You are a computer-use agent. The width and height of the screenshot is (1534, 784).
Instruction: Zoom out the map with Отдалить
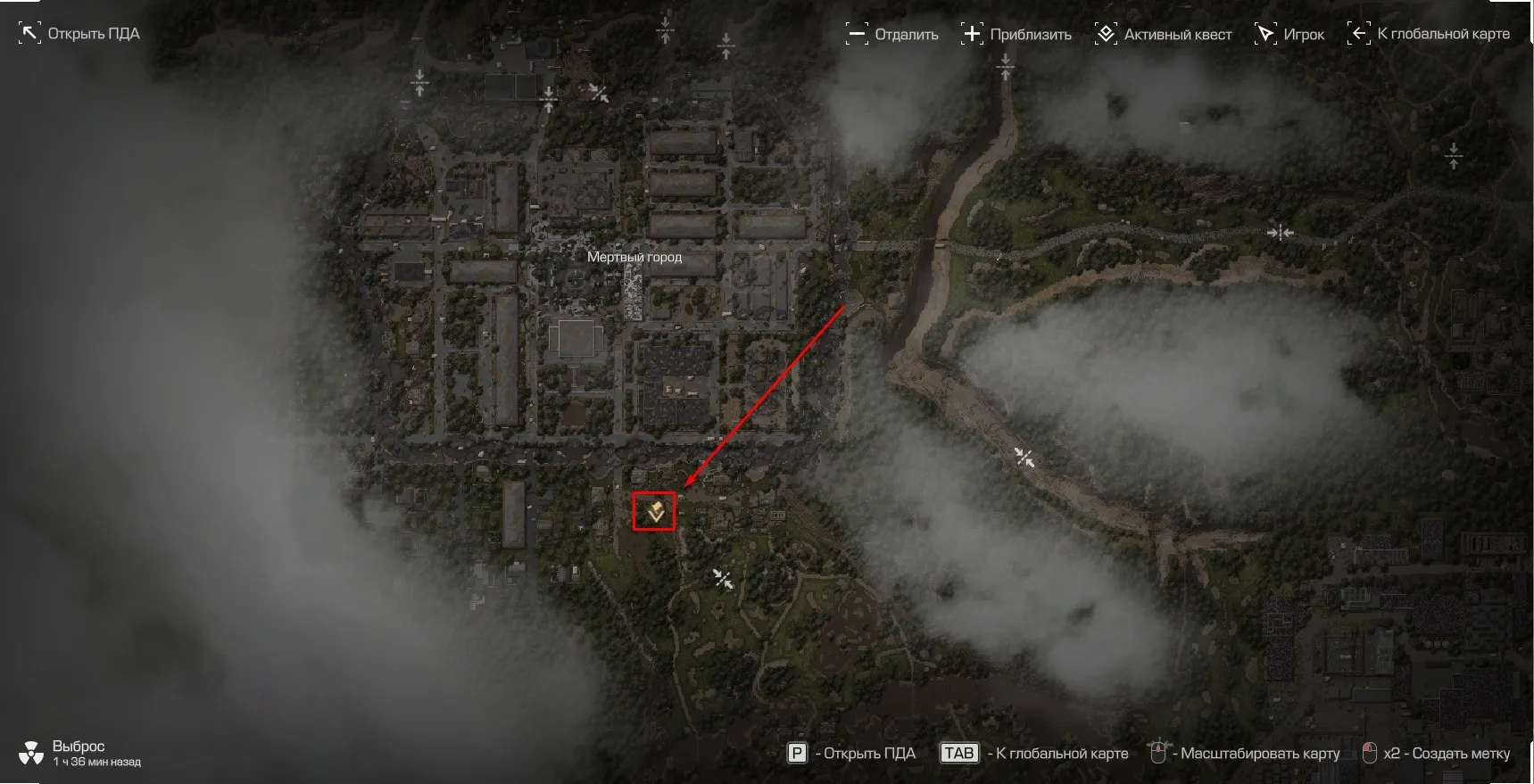(x=891, y=35)
